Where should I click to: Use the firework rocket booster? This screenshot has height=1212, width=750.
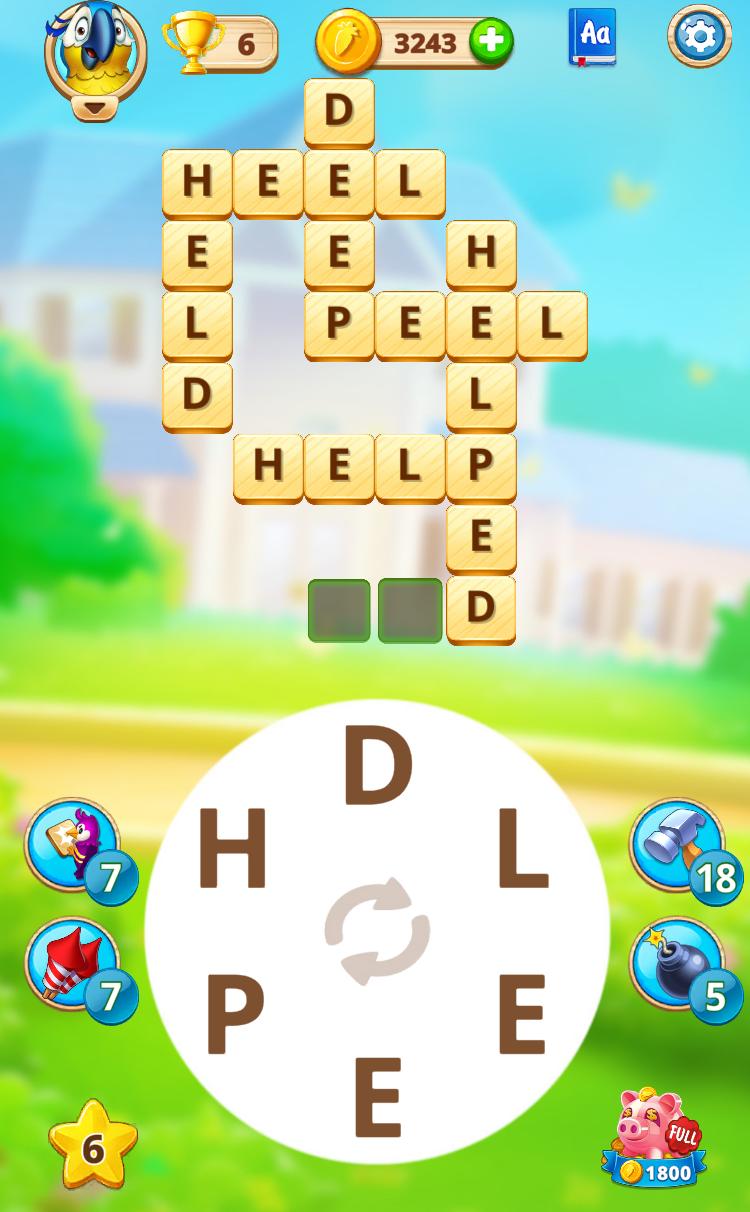[72, 965]
